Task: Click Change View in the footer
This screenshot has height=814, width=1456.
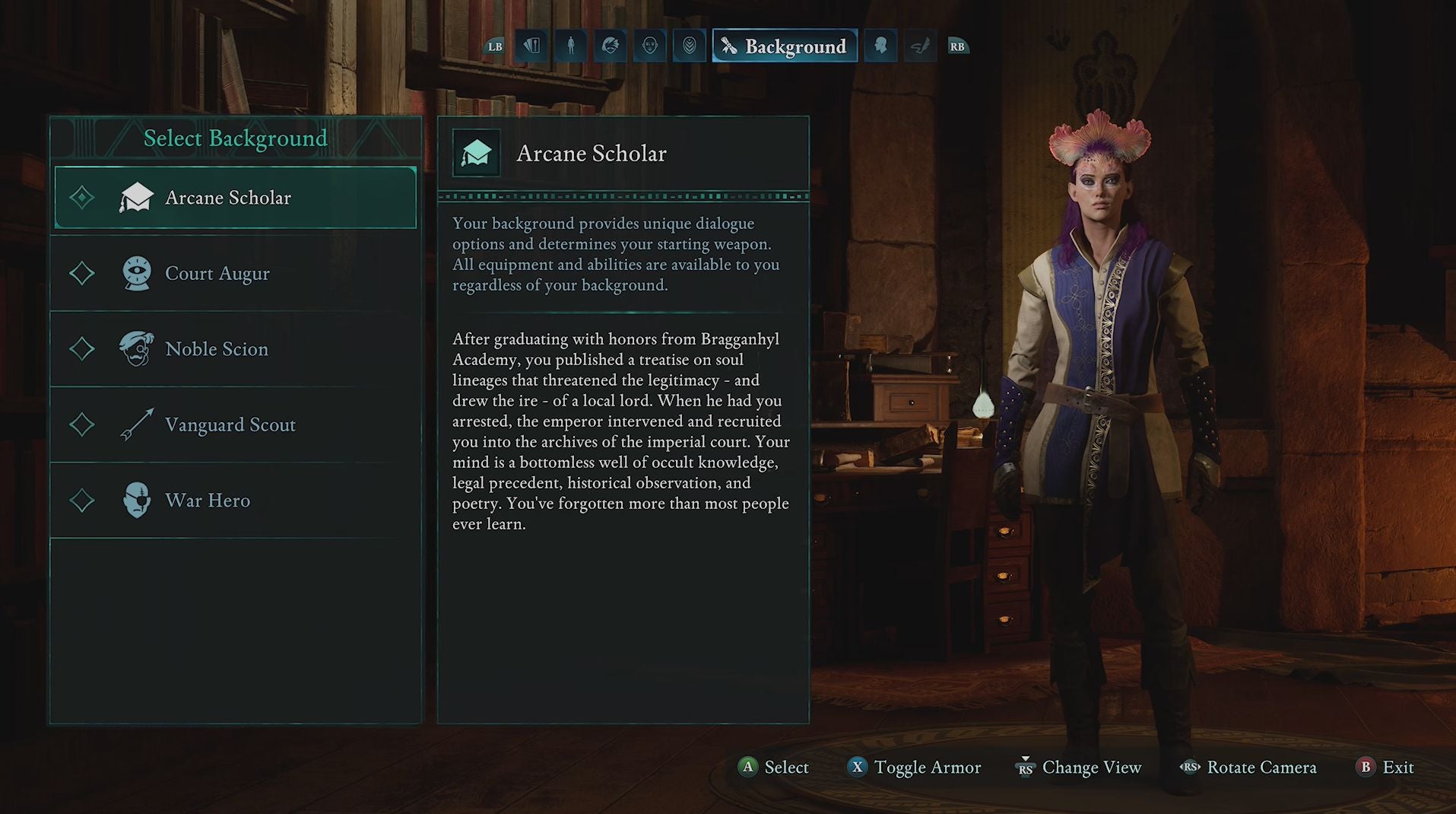Action: pyautogui.click(x=1080, y=767)
